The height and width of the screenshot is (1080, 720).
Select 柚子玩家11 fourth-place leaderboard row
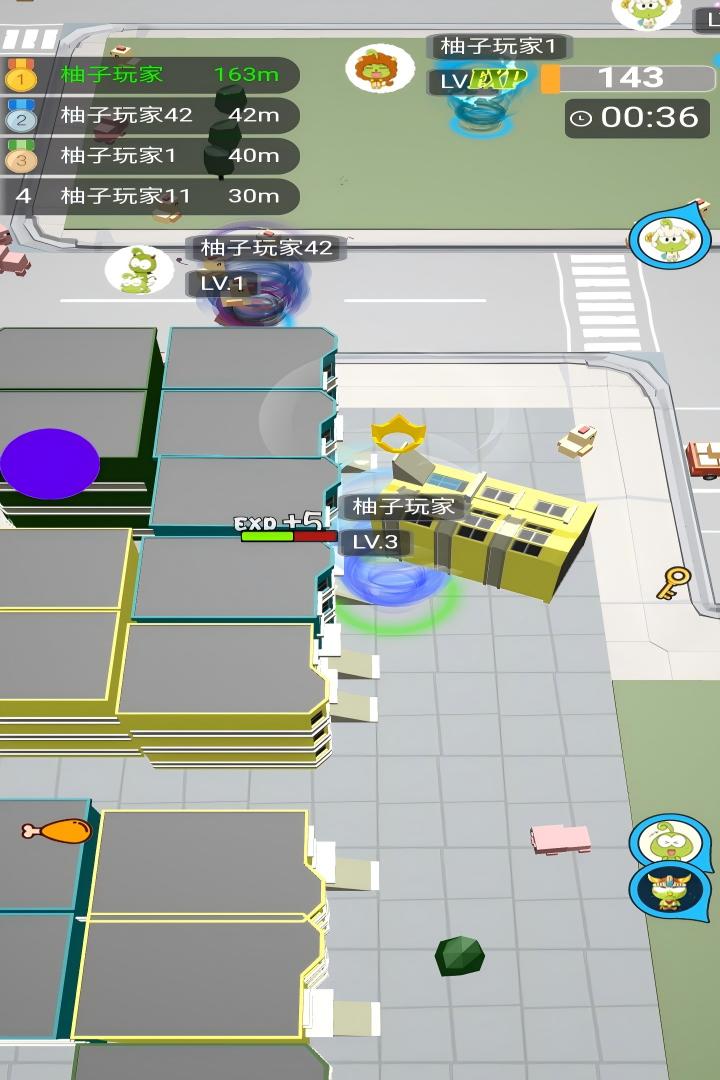click(x=150, y=196)
